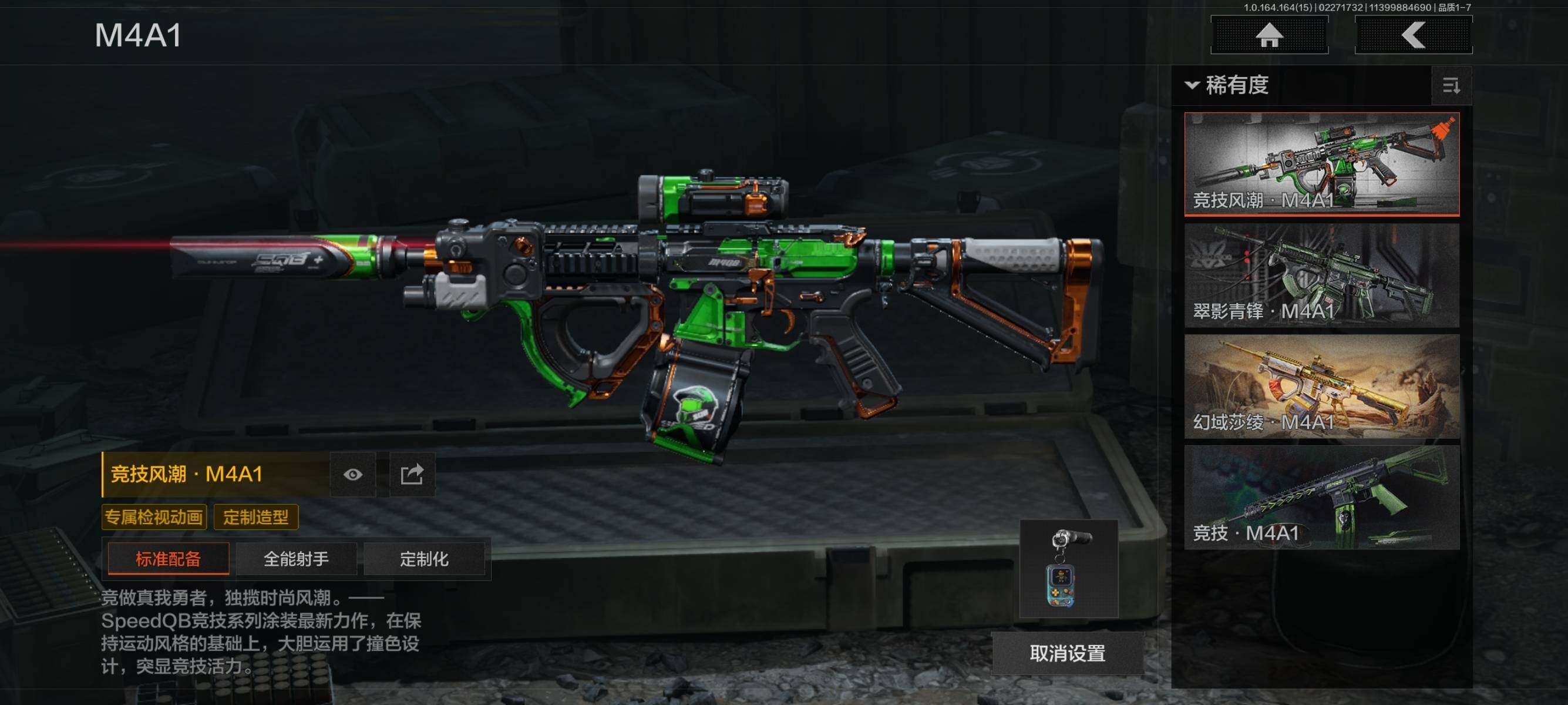View the 专属检视动画 tag
This screenshot has height=705, width=1568.
(x=154, y=517)
